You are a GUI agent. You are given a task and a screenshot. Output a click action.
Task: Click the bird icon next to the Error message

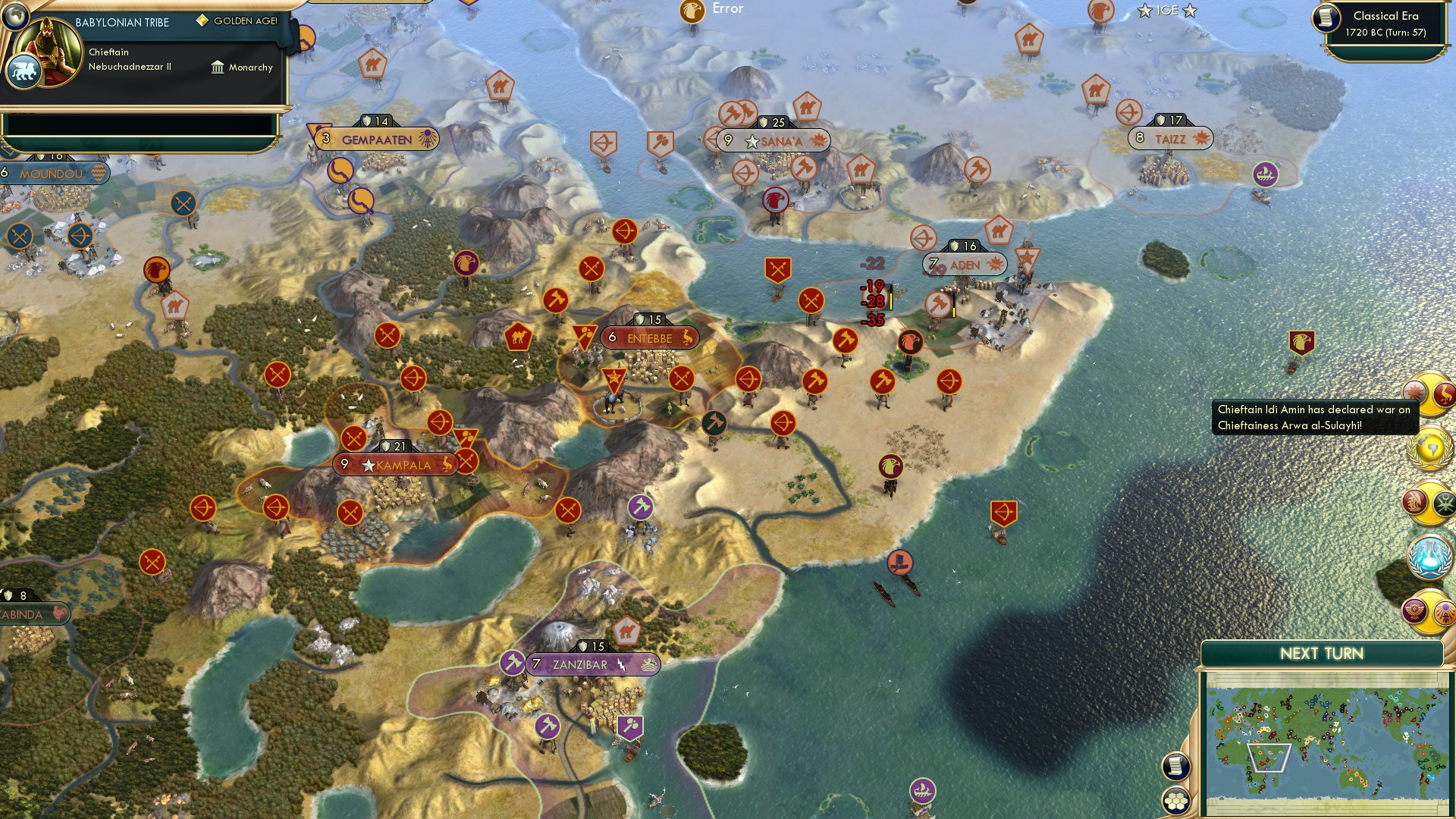pyautogui.click(x=692, y=11)
